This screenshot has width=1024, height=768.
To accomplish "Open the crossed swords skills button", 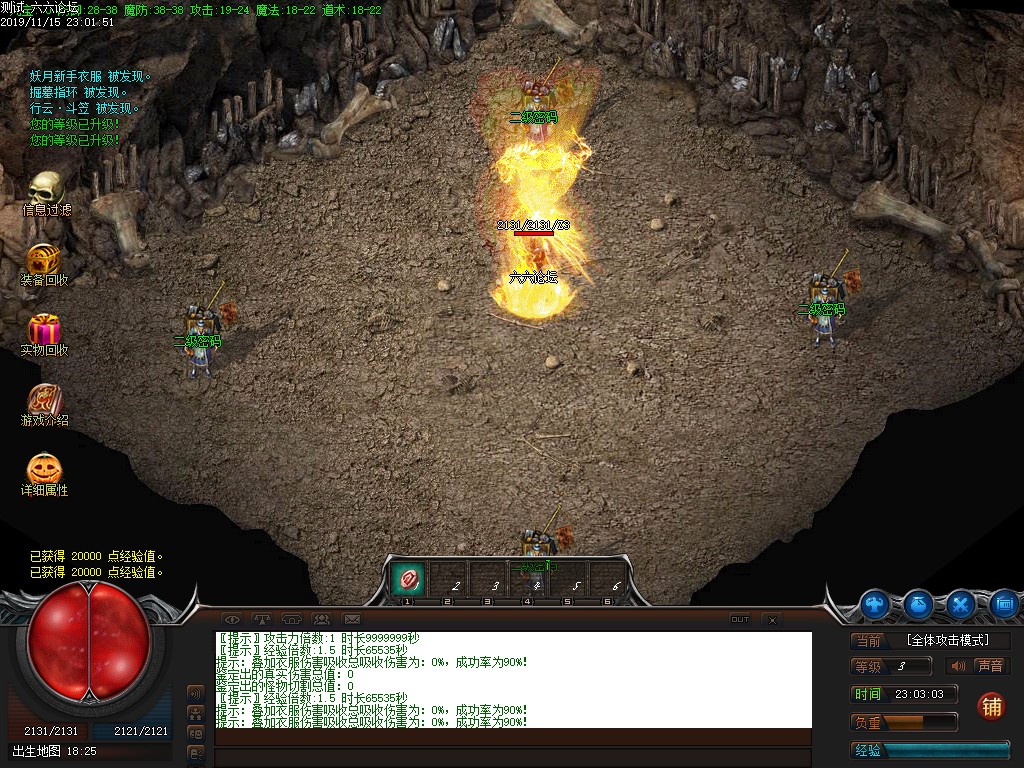I will (x=962, y=604).
